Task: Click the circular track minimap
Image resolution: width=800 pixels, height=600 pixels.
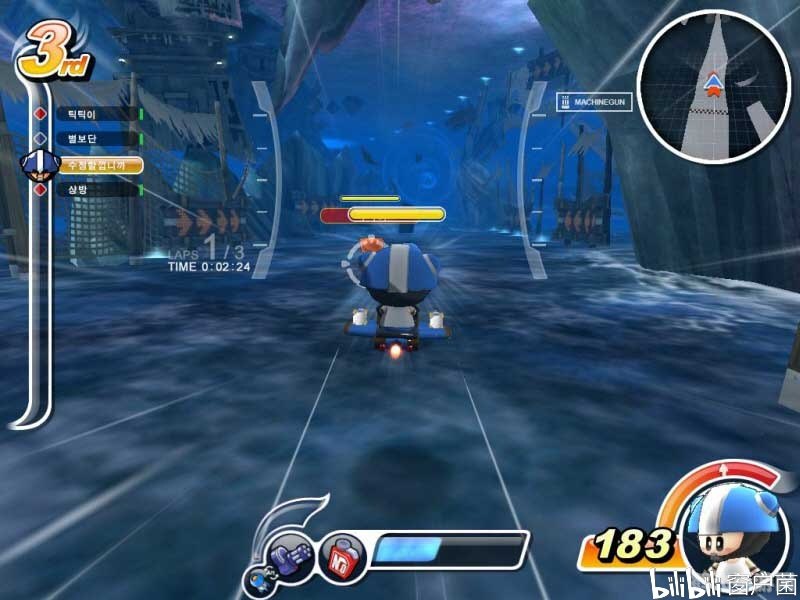Action: pyautogui.click(x=712, y=87)
